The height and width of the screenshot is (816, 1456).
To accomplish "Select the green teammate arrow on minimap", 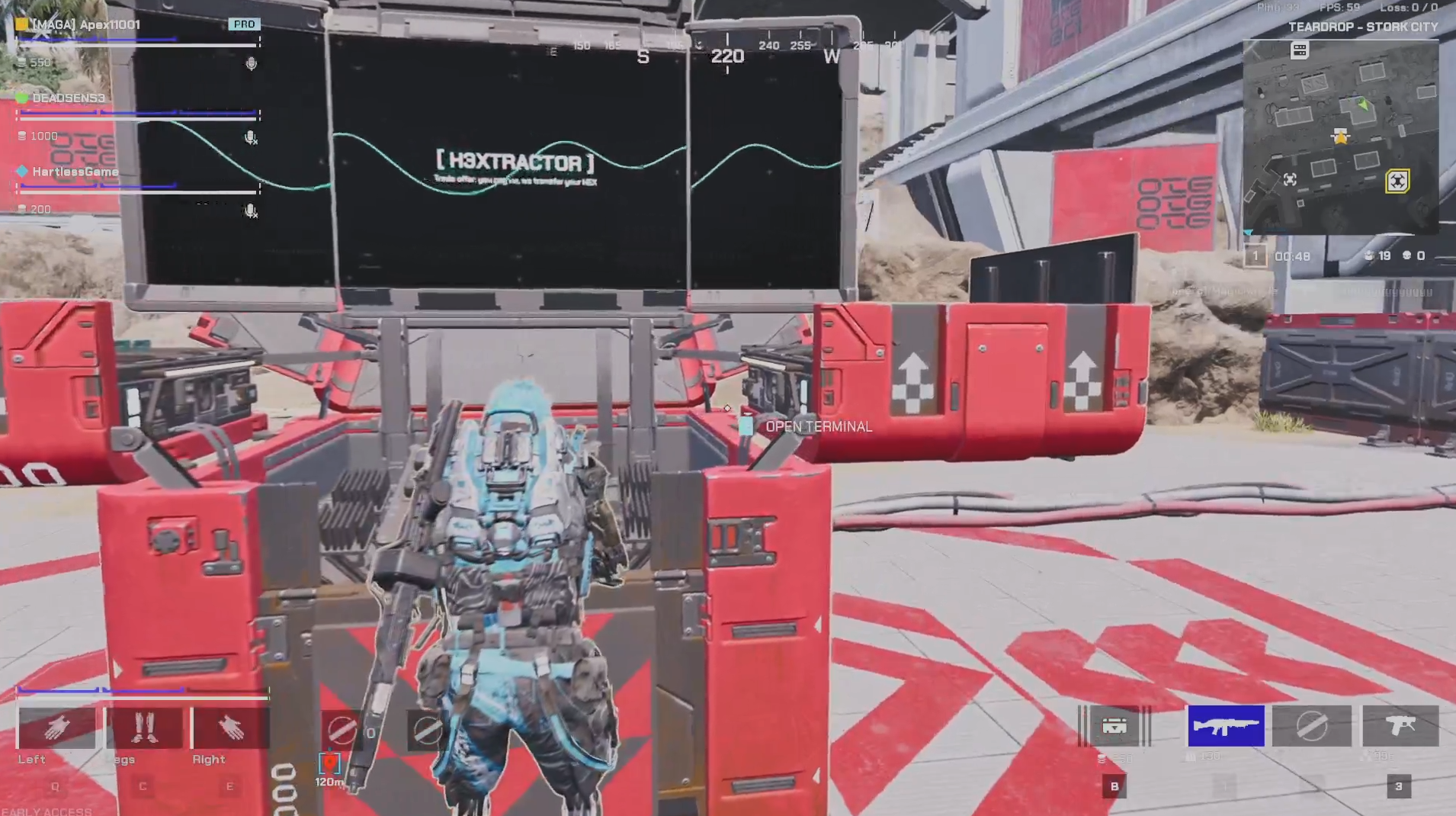I will click(1362, 104).
